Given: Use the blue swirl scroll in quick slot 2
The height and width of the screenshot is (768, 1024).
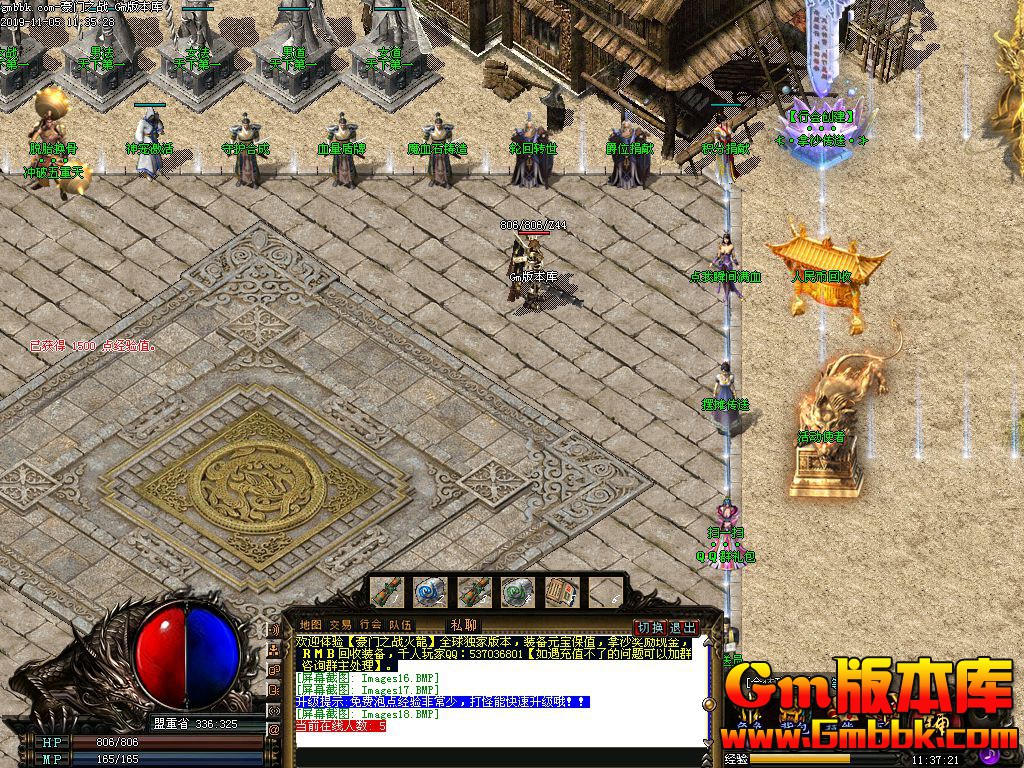Looking at the screenshot, I should (x=431, y=592).
